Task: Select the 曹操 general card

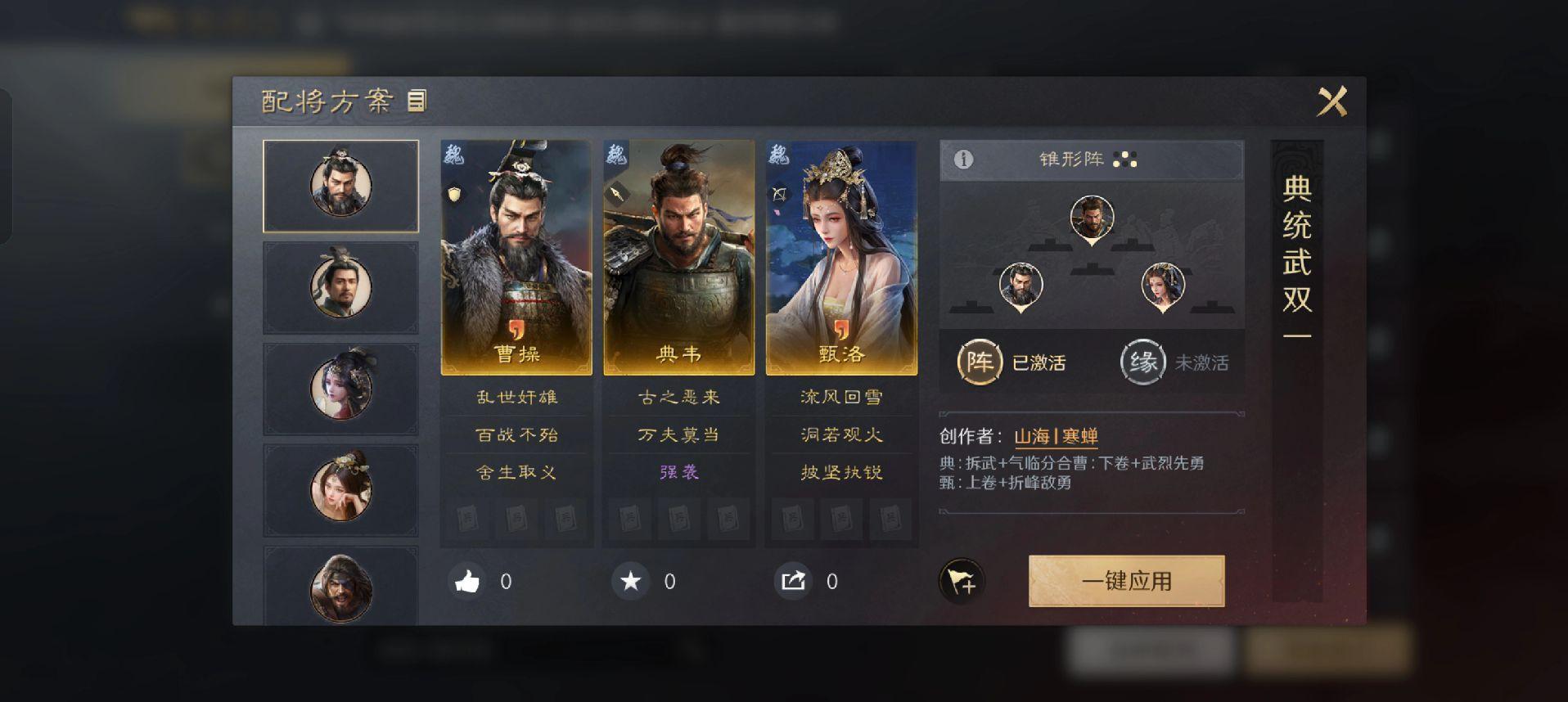Action: 516,258
